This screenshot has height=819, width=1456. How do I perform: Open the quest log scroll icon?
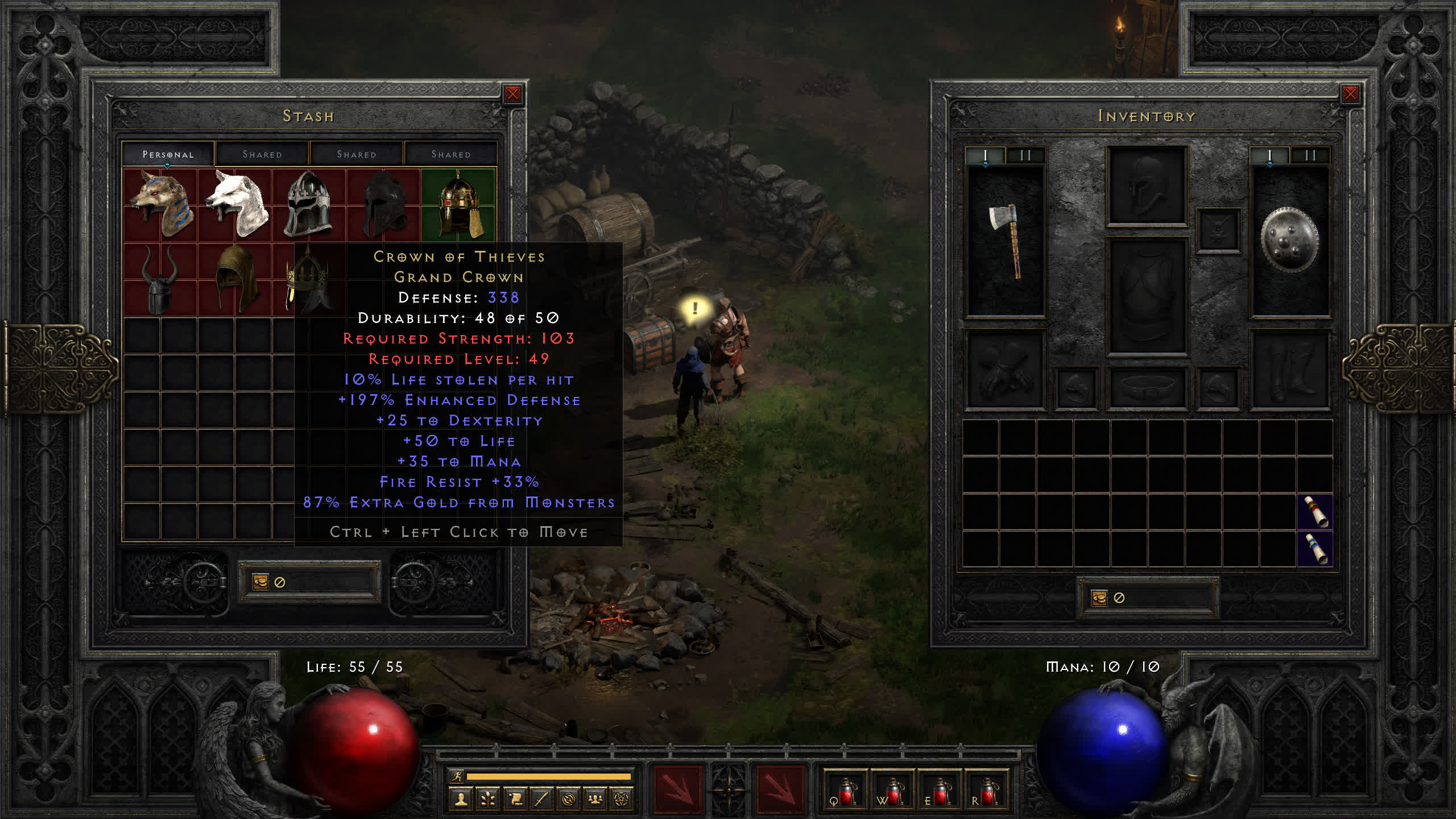pyautogui.click(x=515, y=800)
